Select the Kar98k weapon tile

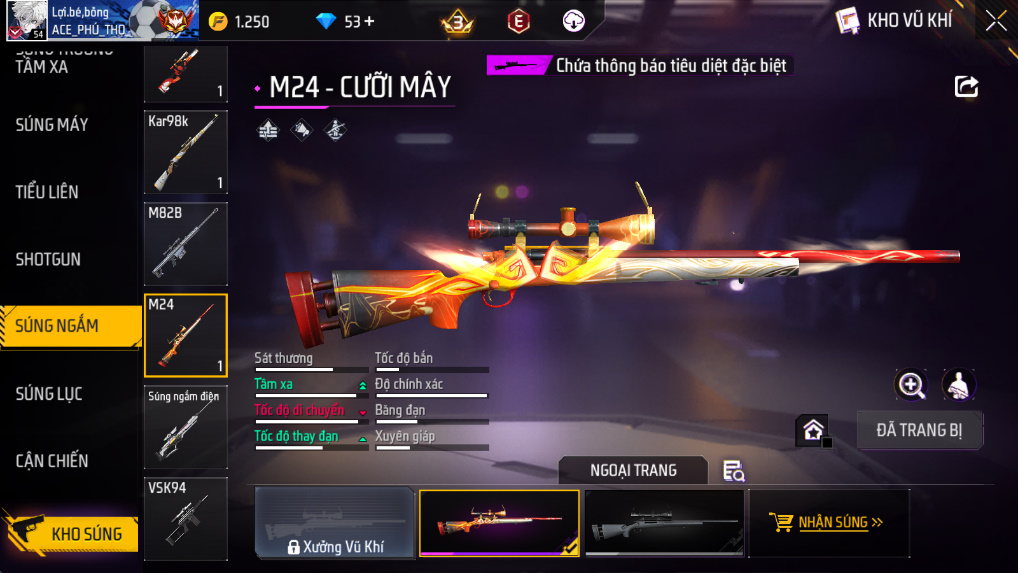(x=186, y=152)
